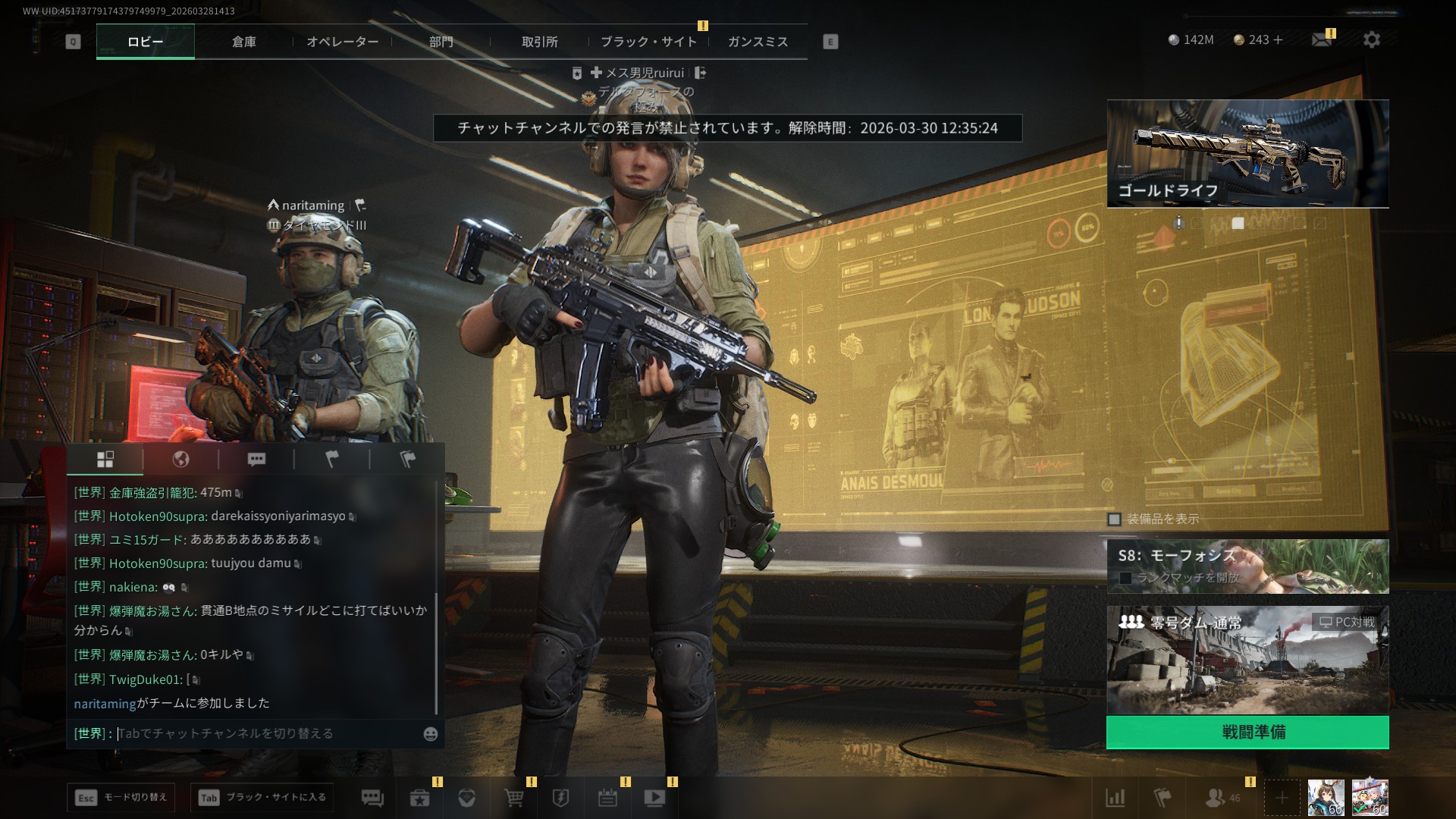The height and width of the screenshot is (819, 1456).
Task: Open the 取引所 trading post tab
Action: pyautogui.click(x=539, y=42)
